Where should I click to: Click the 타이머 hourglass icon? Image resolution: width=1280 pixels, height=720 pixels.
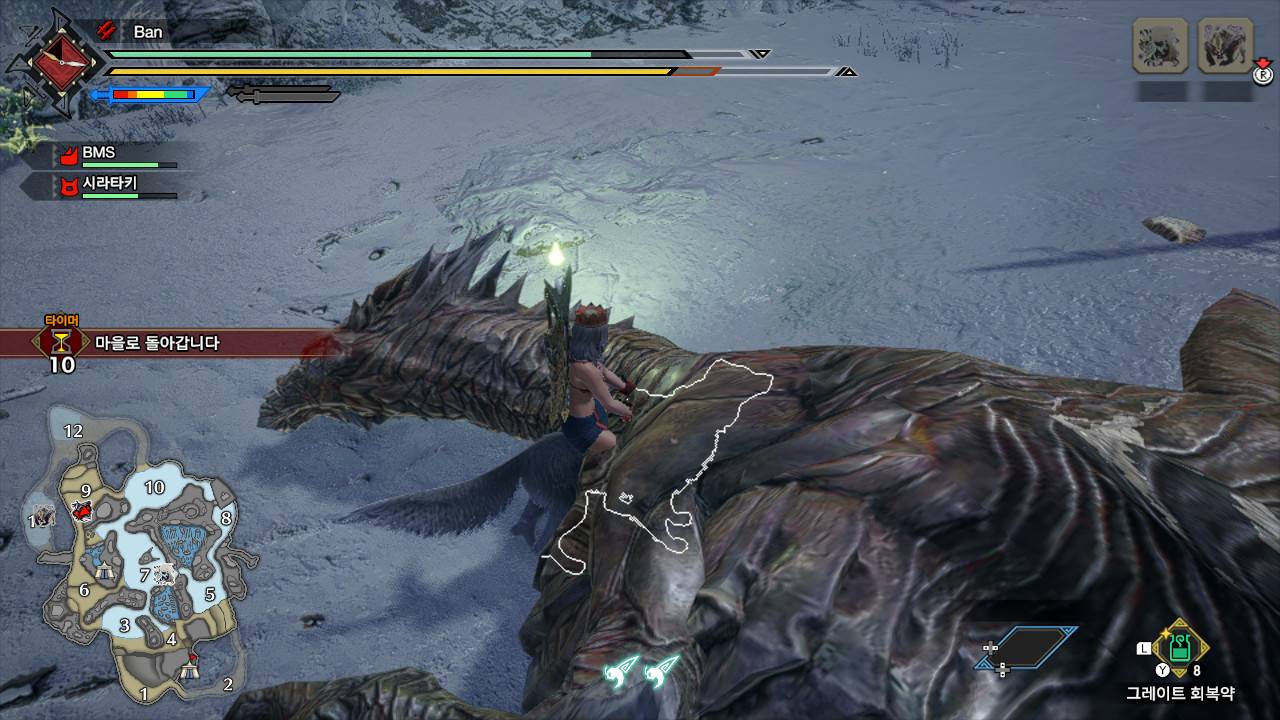point(62,342)
